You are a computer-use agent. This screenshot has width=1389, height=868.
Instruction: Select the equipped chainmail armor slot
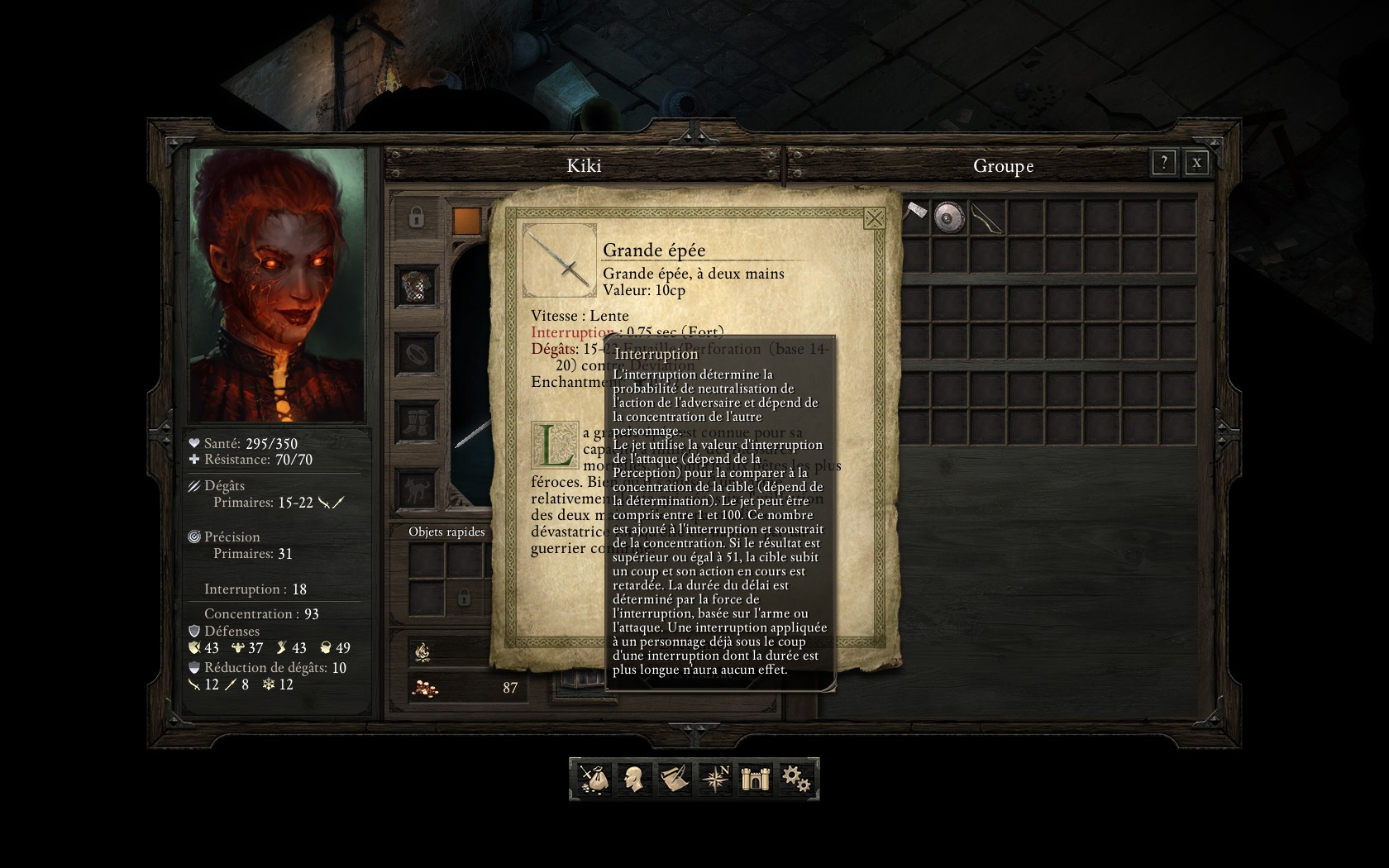tap(416, 286)
